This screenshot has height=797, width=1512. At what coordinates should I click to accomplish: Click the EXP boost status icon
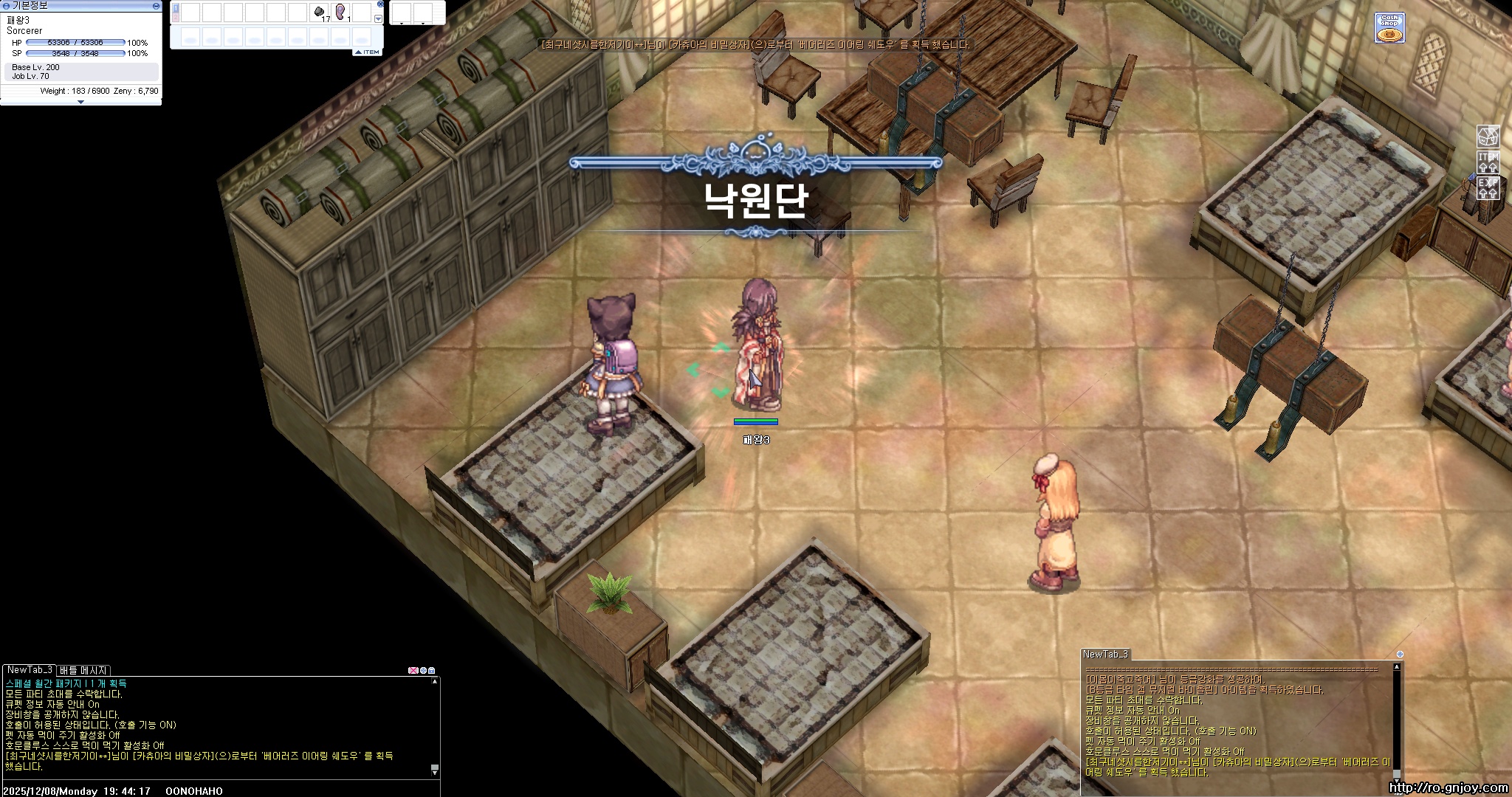[1488, 189]
